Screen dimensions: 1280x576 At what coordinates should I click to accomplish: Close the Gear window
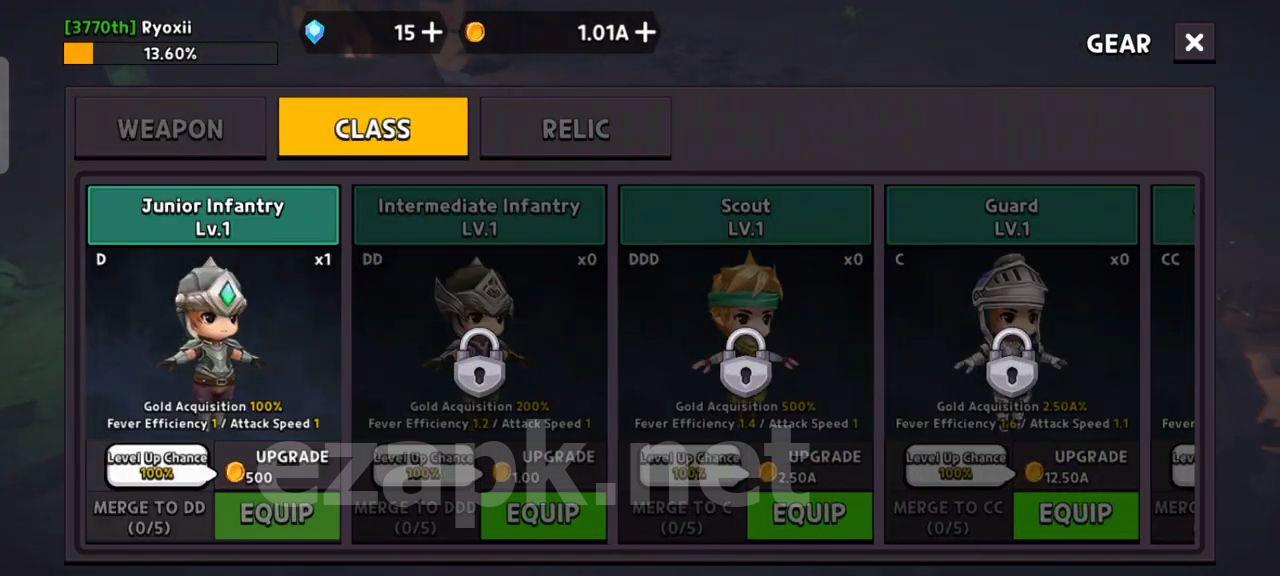point(1194,43)
